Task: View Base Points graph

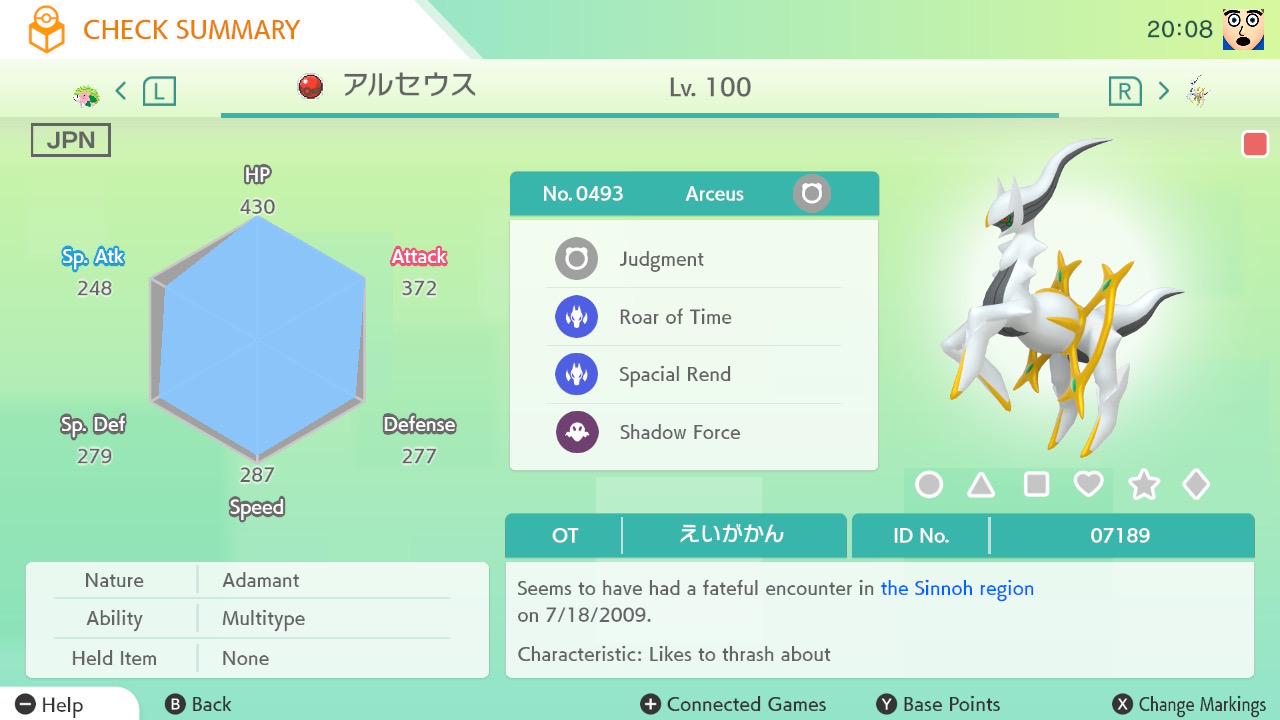Action: pyautogui.click(x=938, y=705)
